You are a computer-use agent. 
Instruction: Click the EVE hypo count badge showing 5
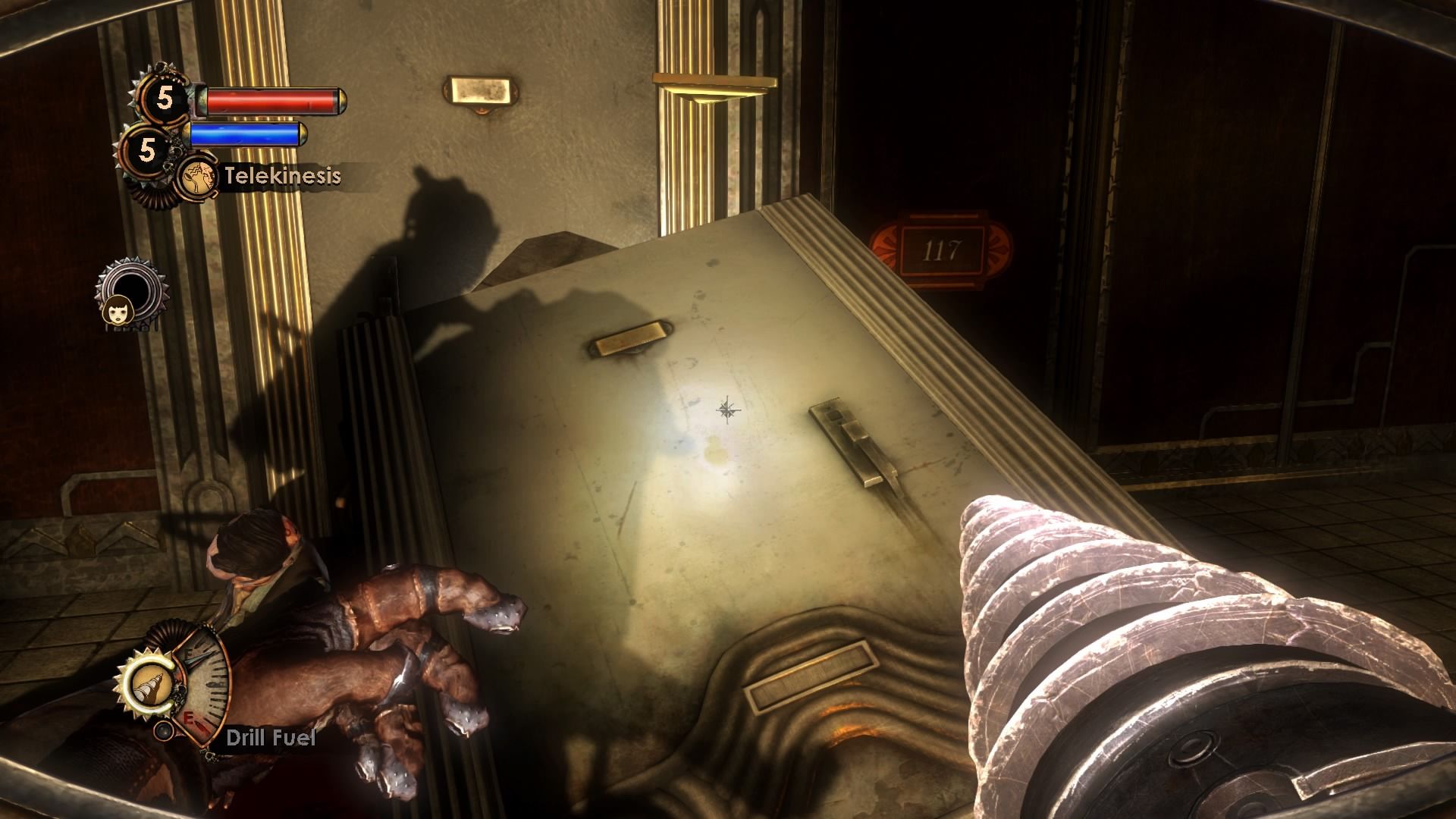(x=147, y=149)
